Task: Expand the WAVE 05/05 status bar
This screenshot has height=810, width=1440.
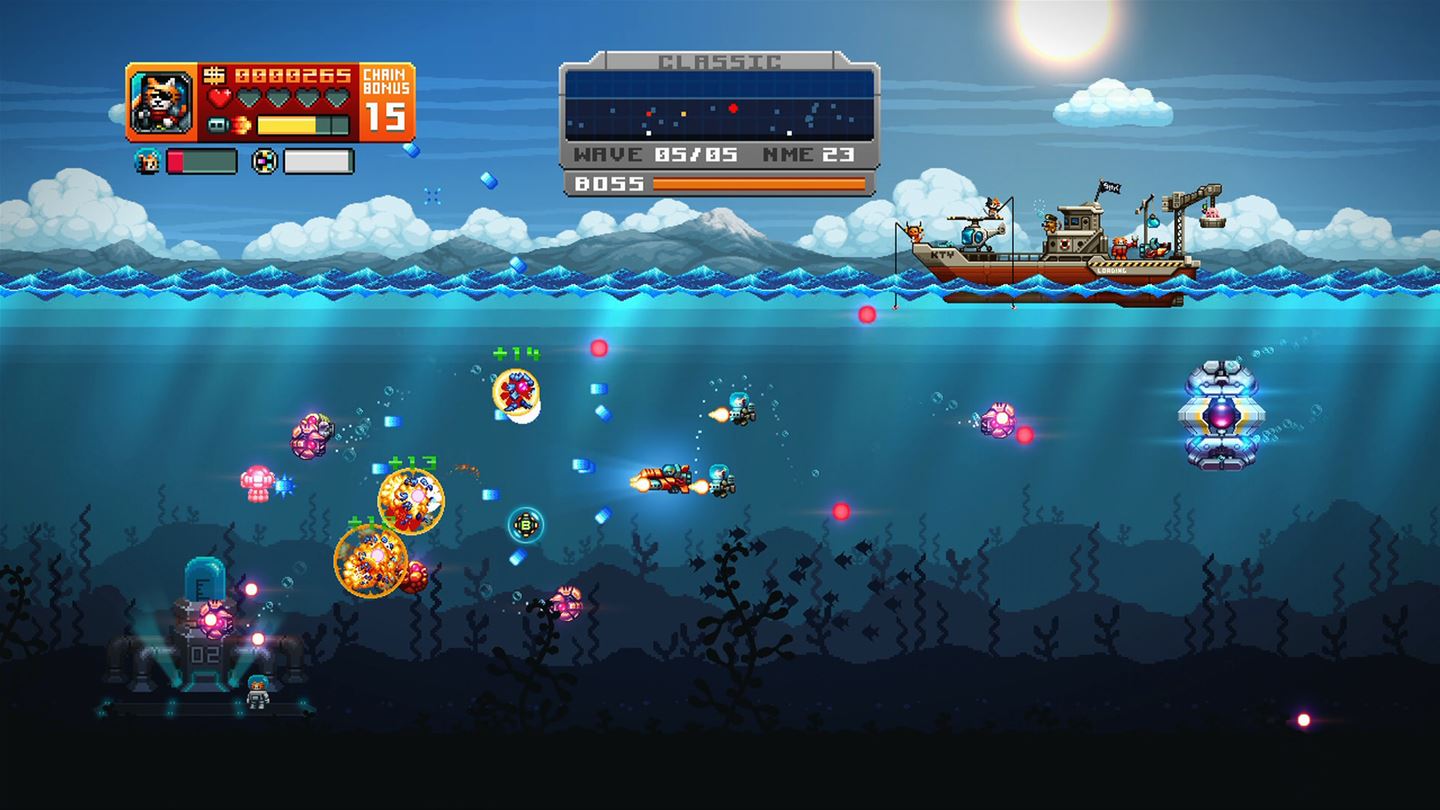Action: [x=648, y=155]
